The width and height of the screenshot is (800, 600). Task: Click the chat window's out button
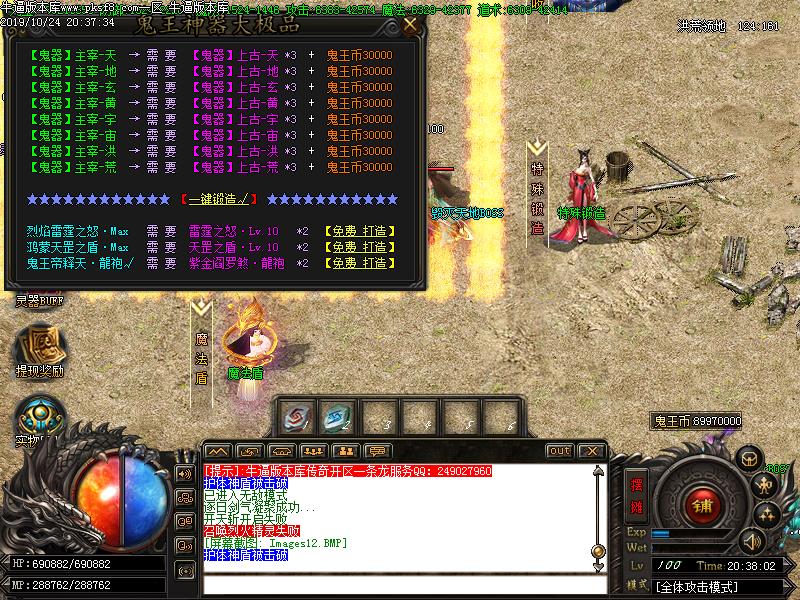click(560, 451)
